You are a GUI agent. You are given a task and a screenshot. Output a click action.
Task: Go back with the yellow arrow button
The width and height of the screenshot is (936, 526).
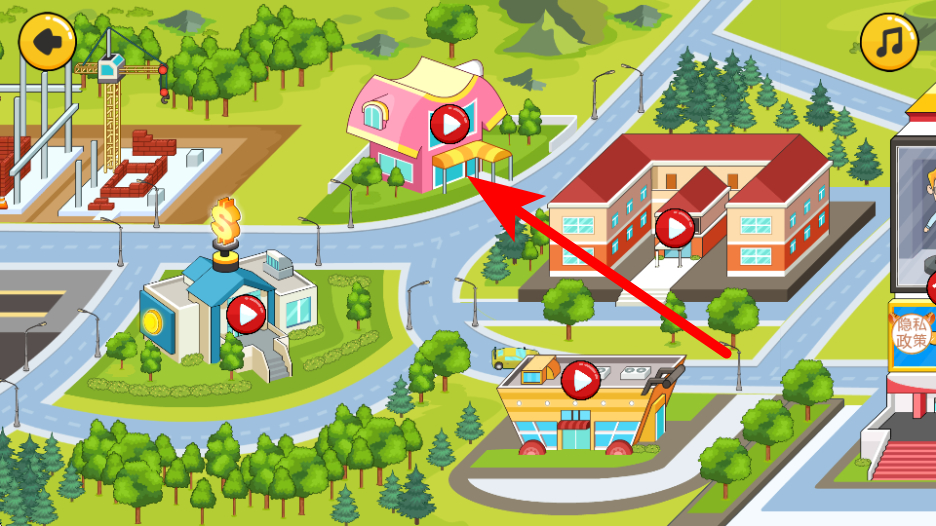47,42
